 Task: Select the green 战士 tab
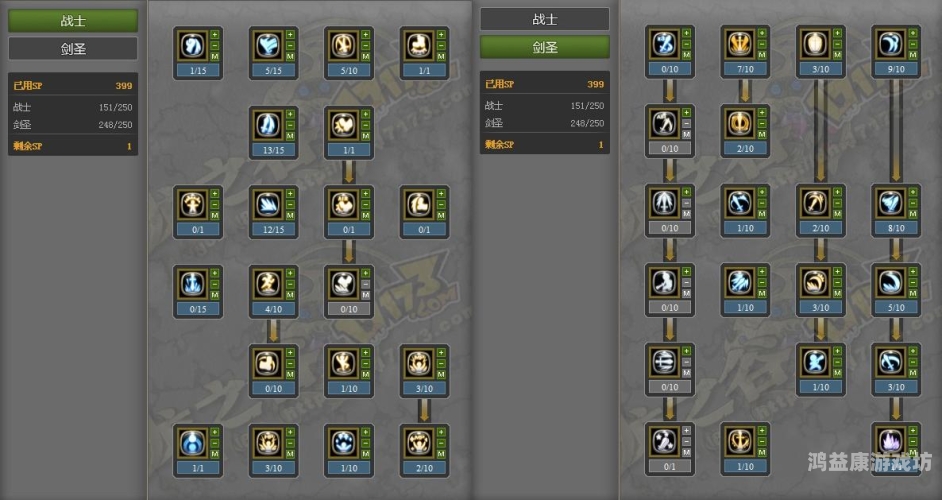pyautogui.click(x=73, y=20)
